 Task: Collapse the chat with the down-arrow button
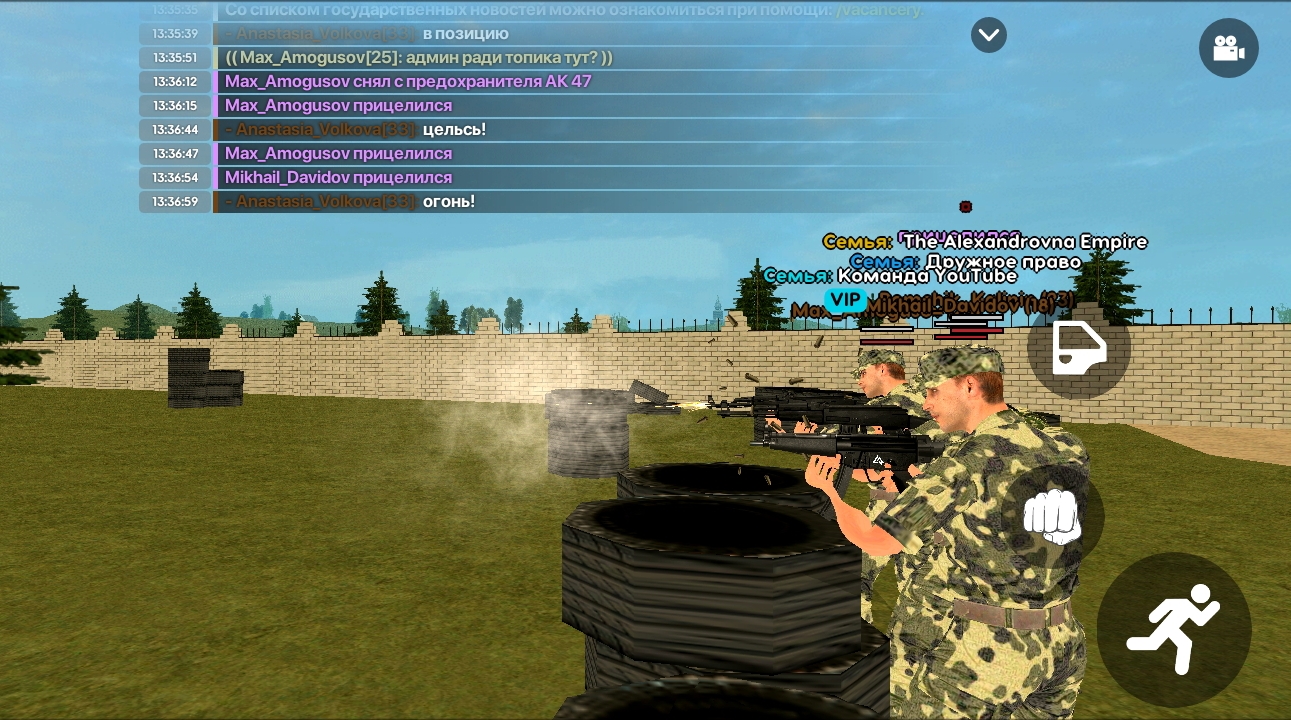point(988,36)
